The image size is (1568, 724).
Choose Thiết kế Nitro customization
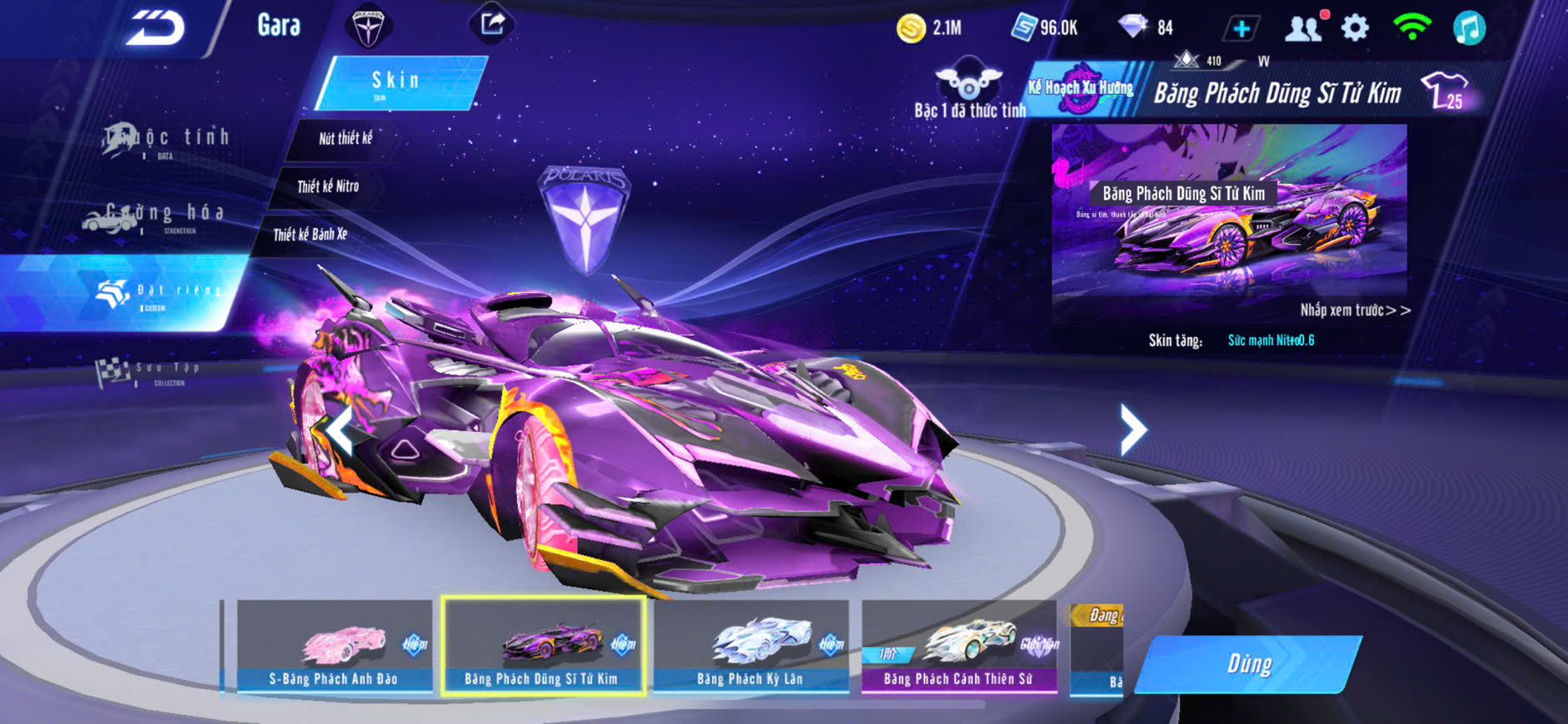(x=328, y=186)
